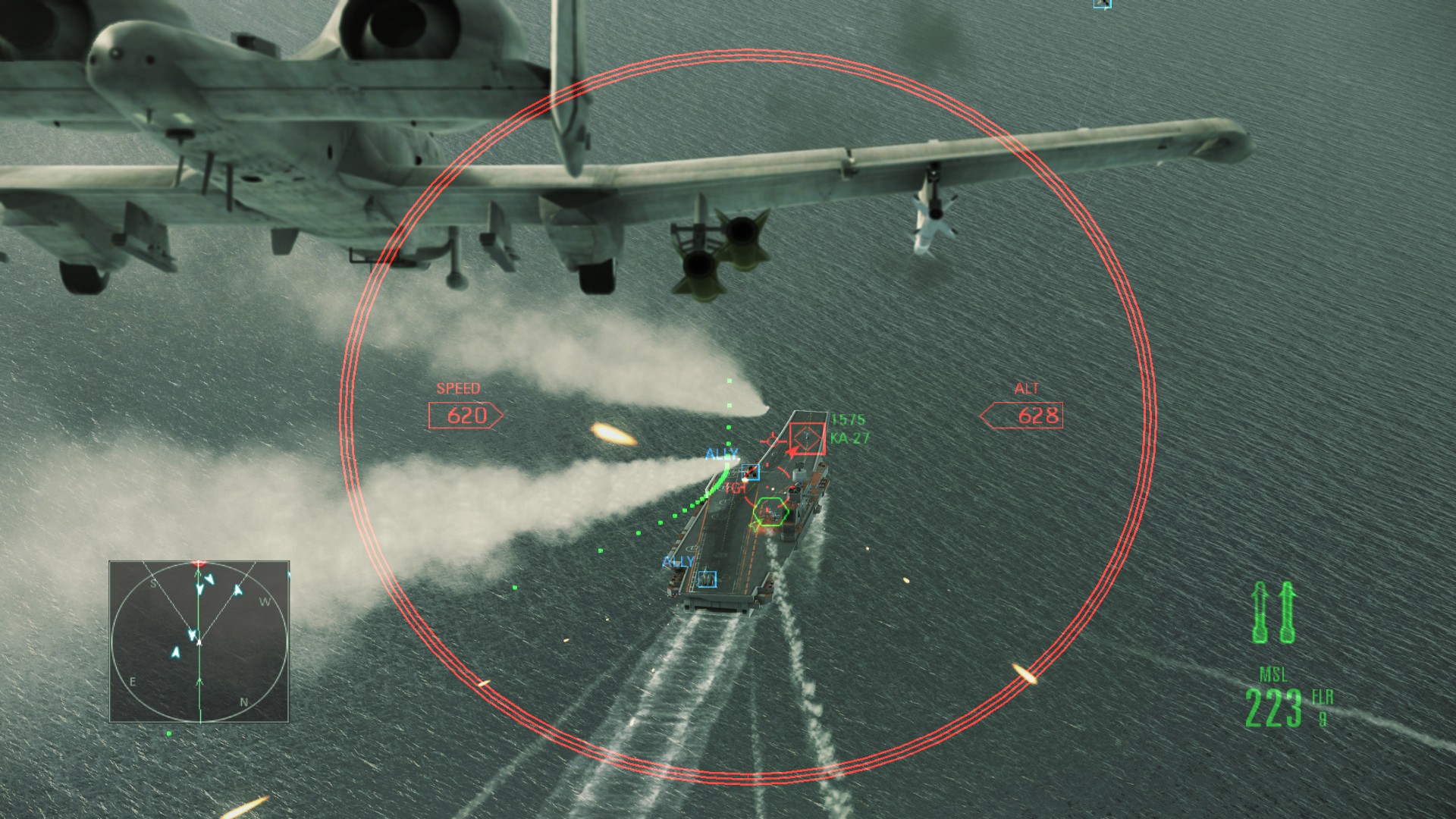Select the green hexagon lock-on marker
Viewport: 1456px width, 819px height.
pos(770,513)
